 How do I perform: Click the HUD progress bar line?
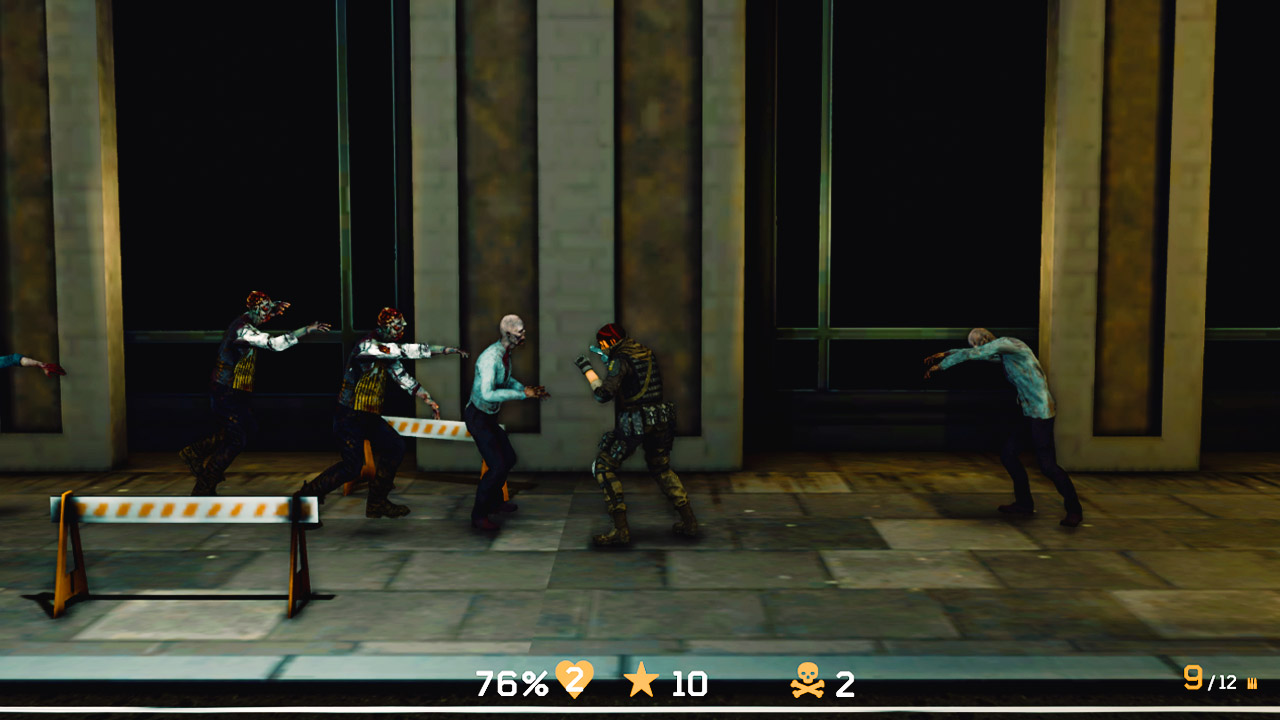(640, 712)
